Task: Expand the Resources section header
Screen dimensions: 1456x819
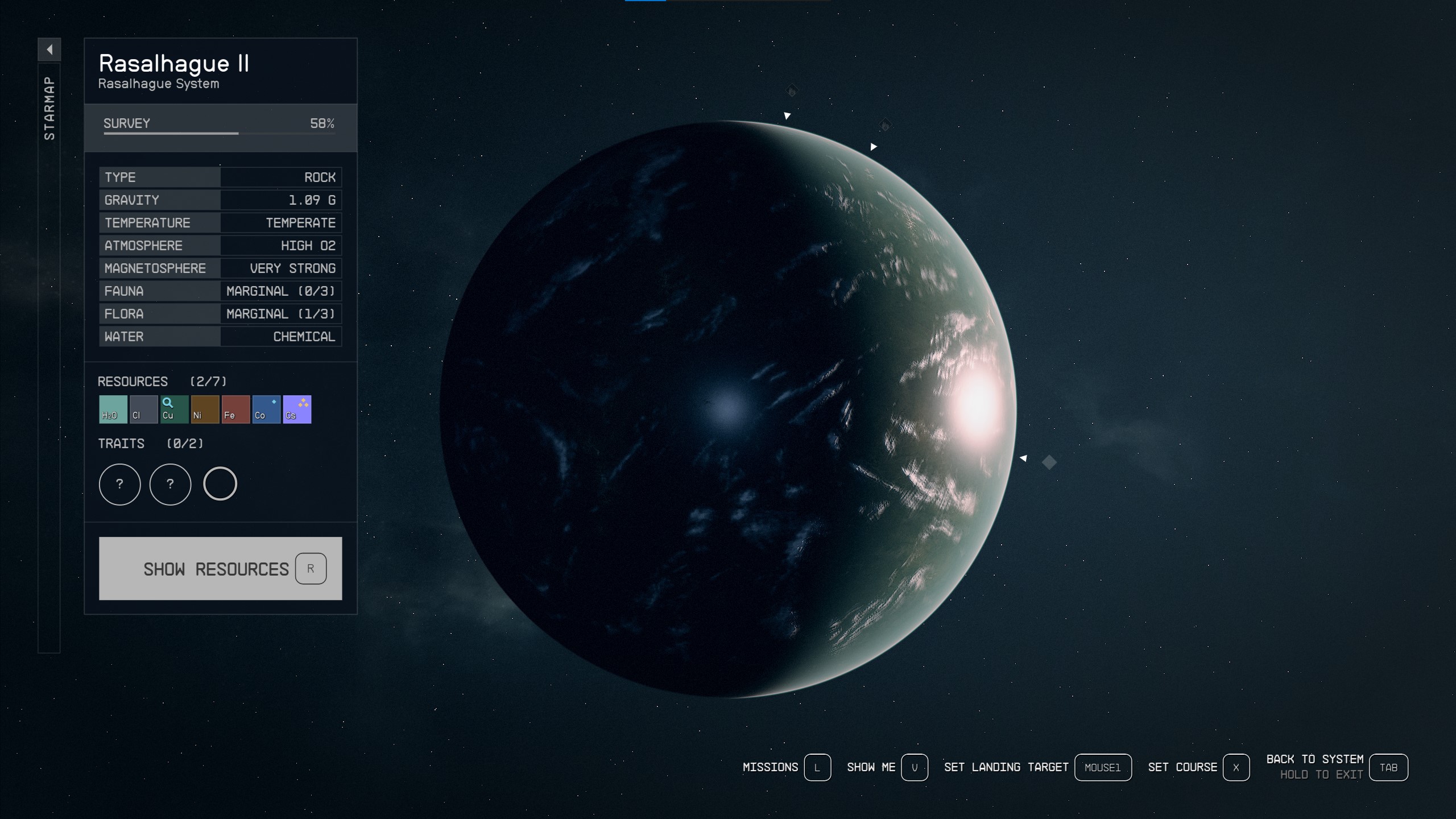Action: point(132,381)
